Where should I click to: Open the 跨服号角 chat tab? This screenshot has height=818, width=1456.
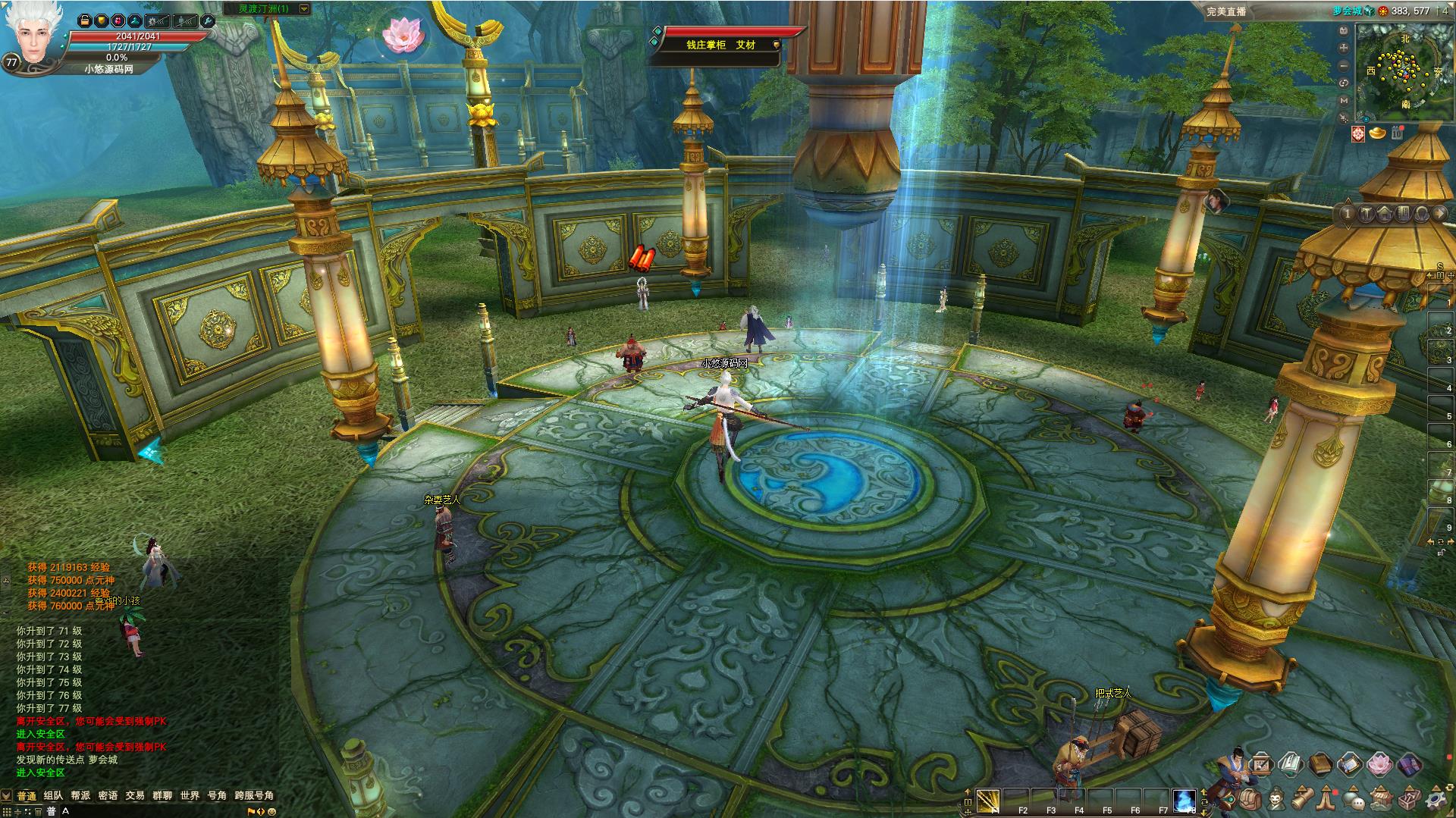click(254, 795)
